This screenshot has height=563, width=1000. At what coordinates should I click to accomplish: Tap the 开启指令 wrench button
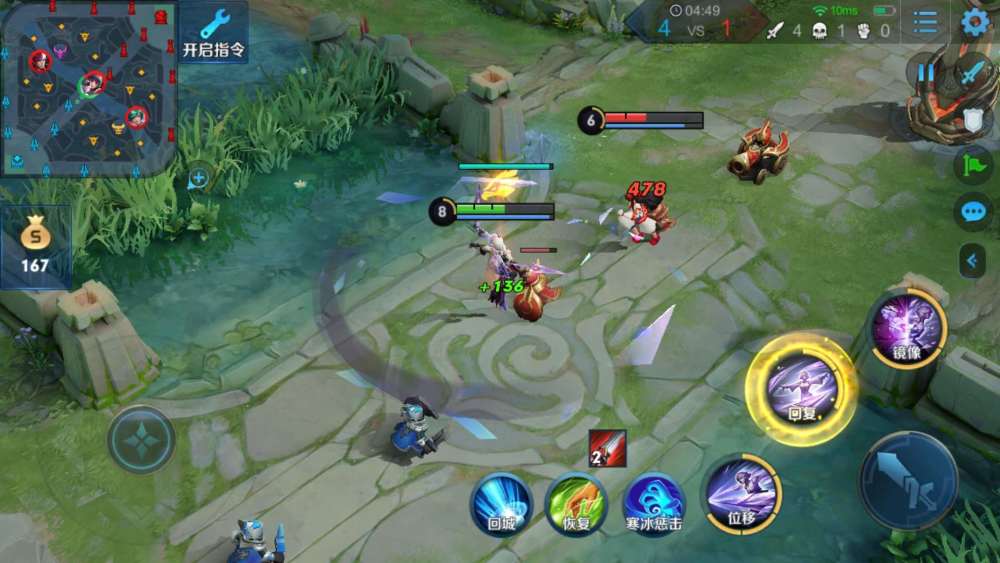pos(214,32)
